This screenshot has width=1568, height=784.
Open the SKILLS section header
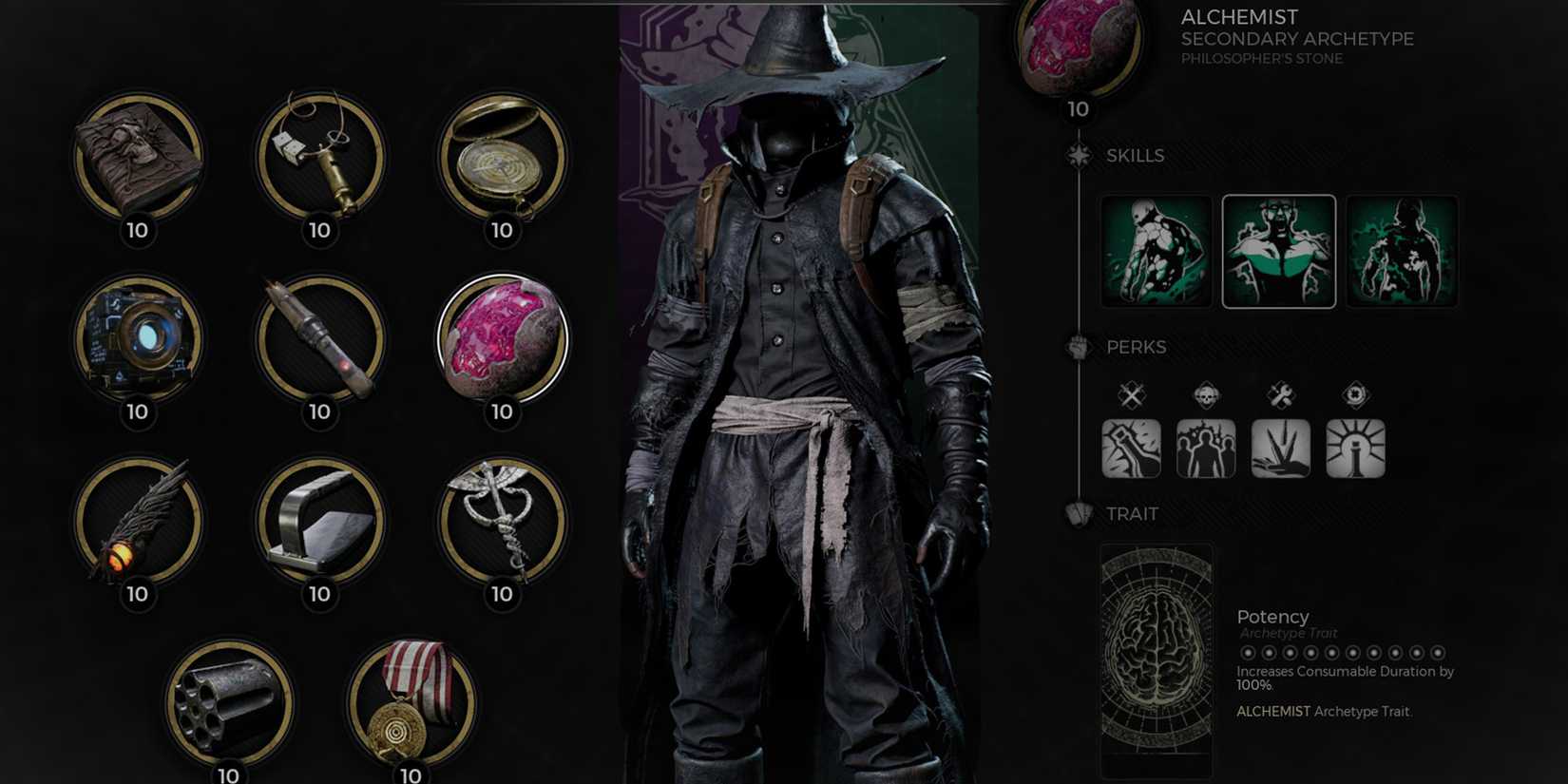point(1137,155)
